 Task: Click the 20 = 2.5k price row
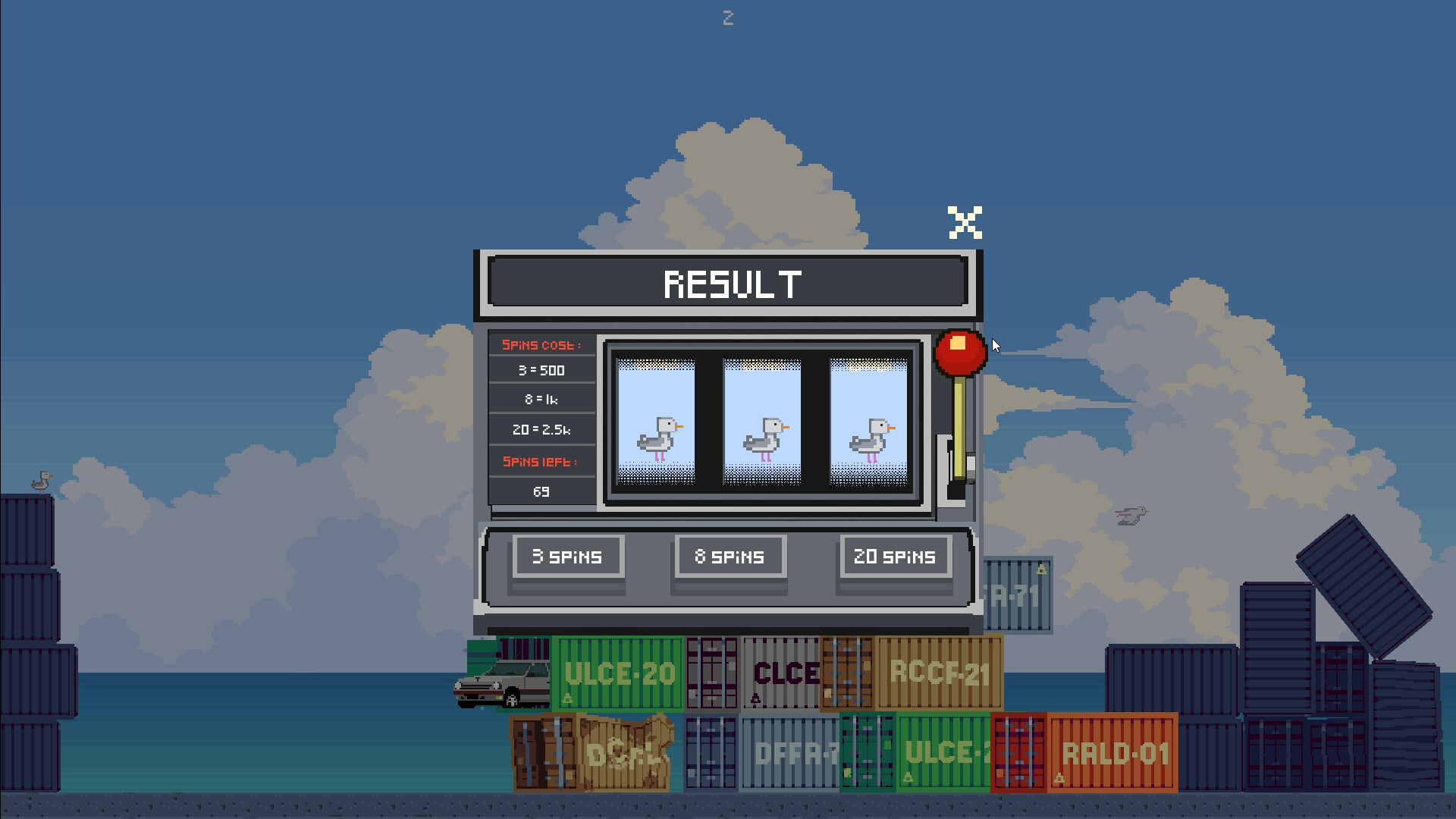pos(541,430)
